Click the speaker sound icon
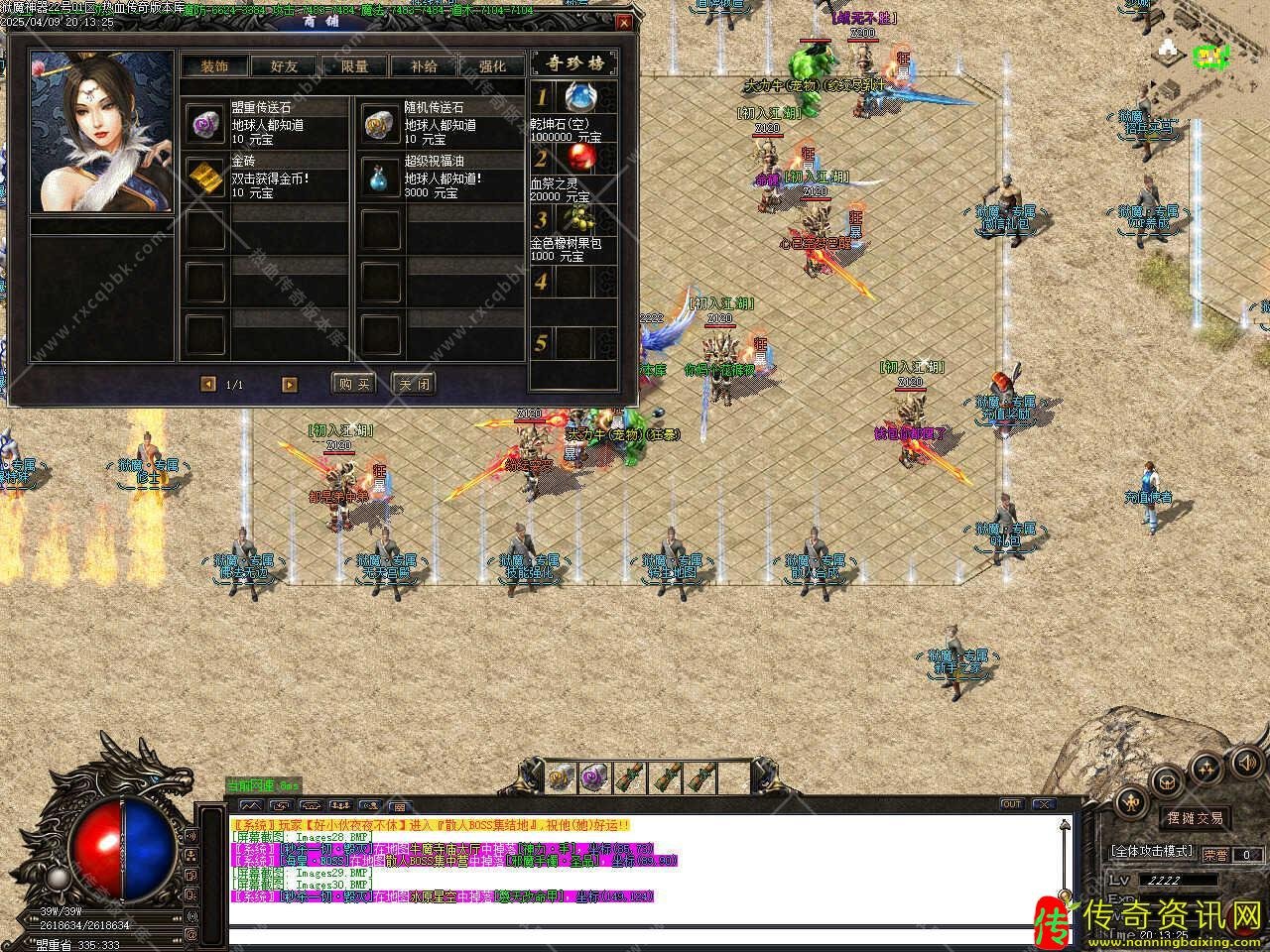This screenshot has width=1270, height=952. click(1245, 761)
